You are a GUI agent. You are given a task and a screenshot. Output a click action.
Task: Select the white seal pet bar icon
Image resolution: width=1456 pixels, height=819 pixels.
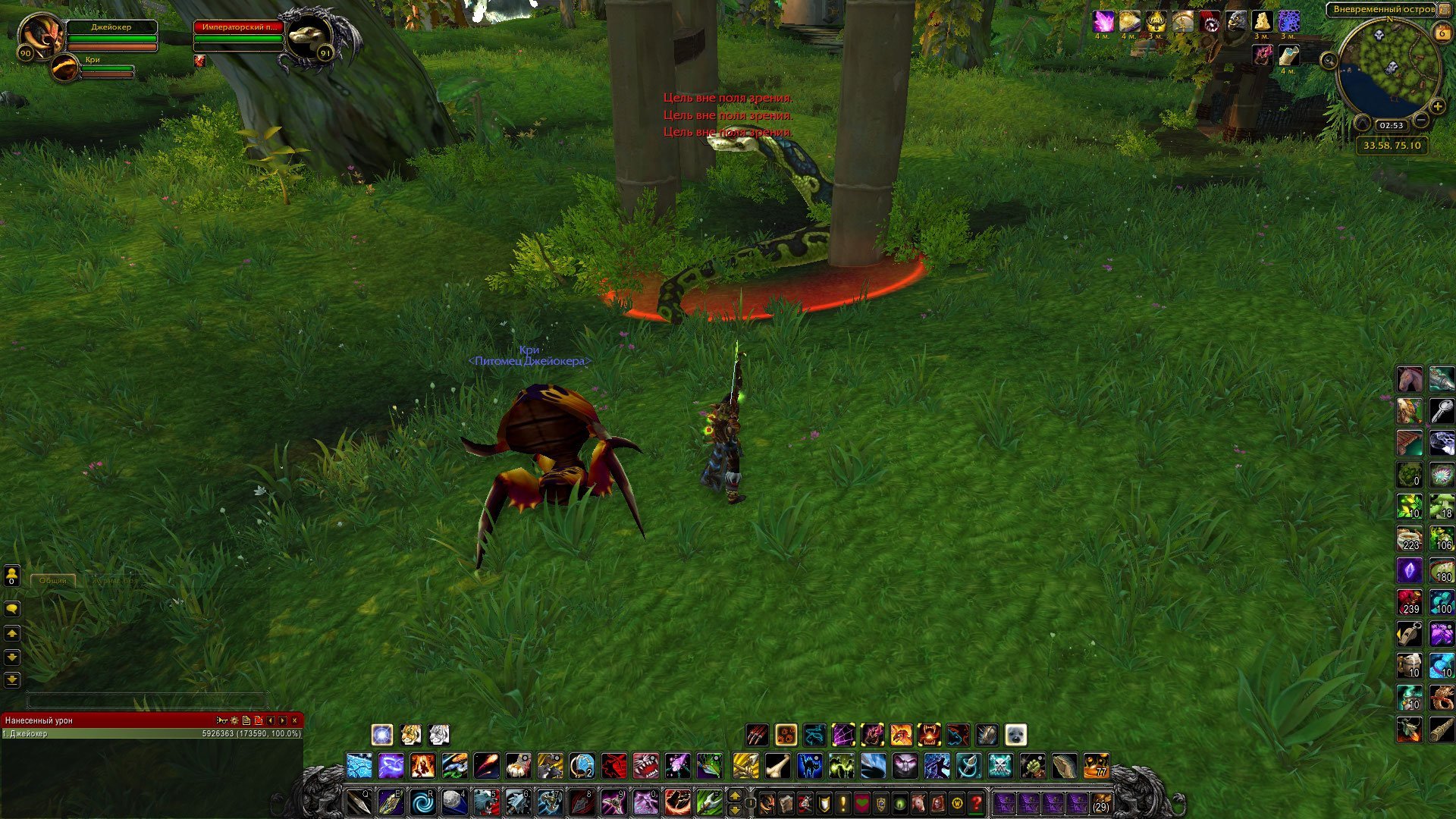click(x=1015, y=735)
